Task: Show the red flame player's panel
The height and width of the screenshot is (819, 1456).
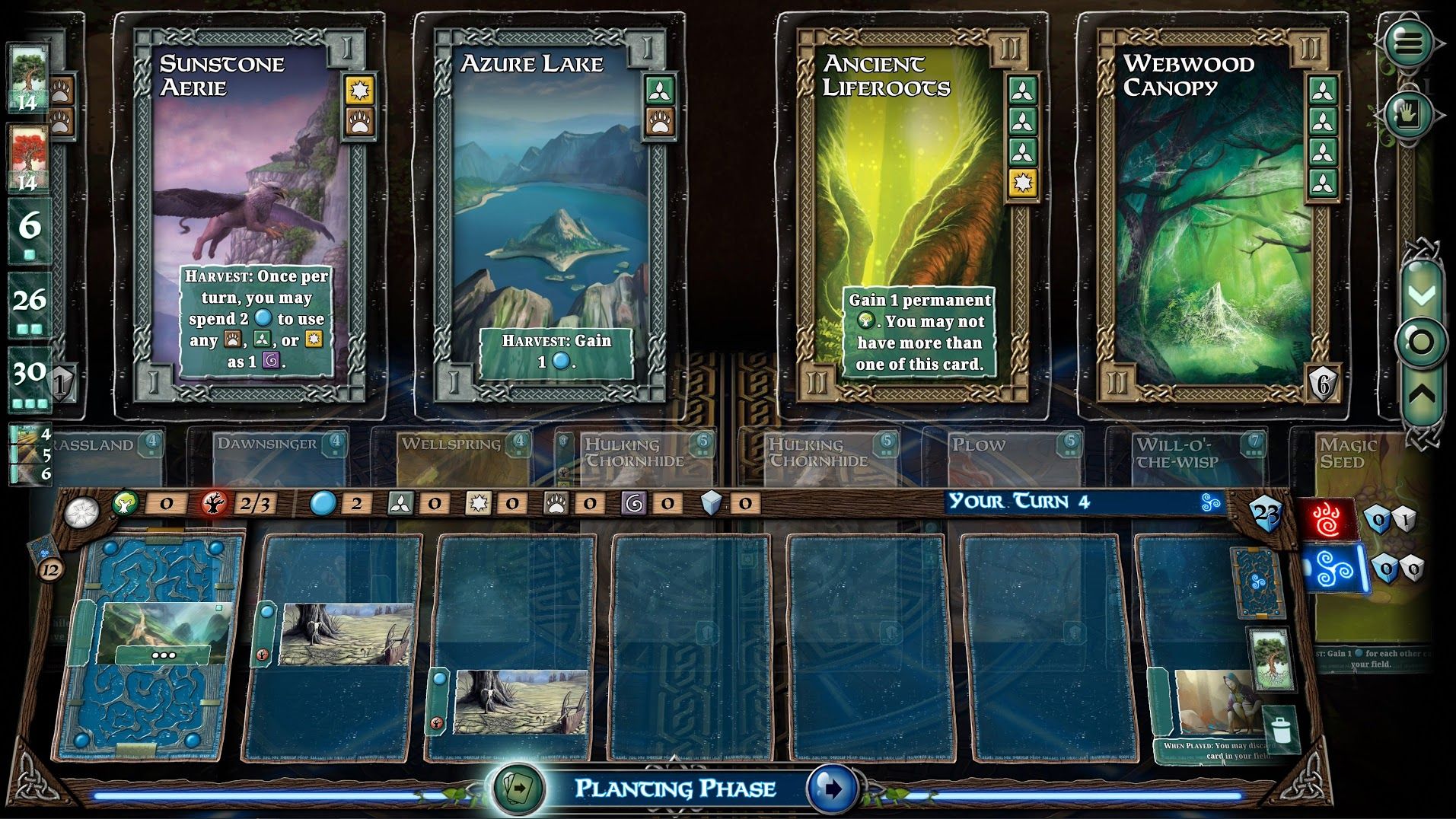Action: [x=1328, y=521]
